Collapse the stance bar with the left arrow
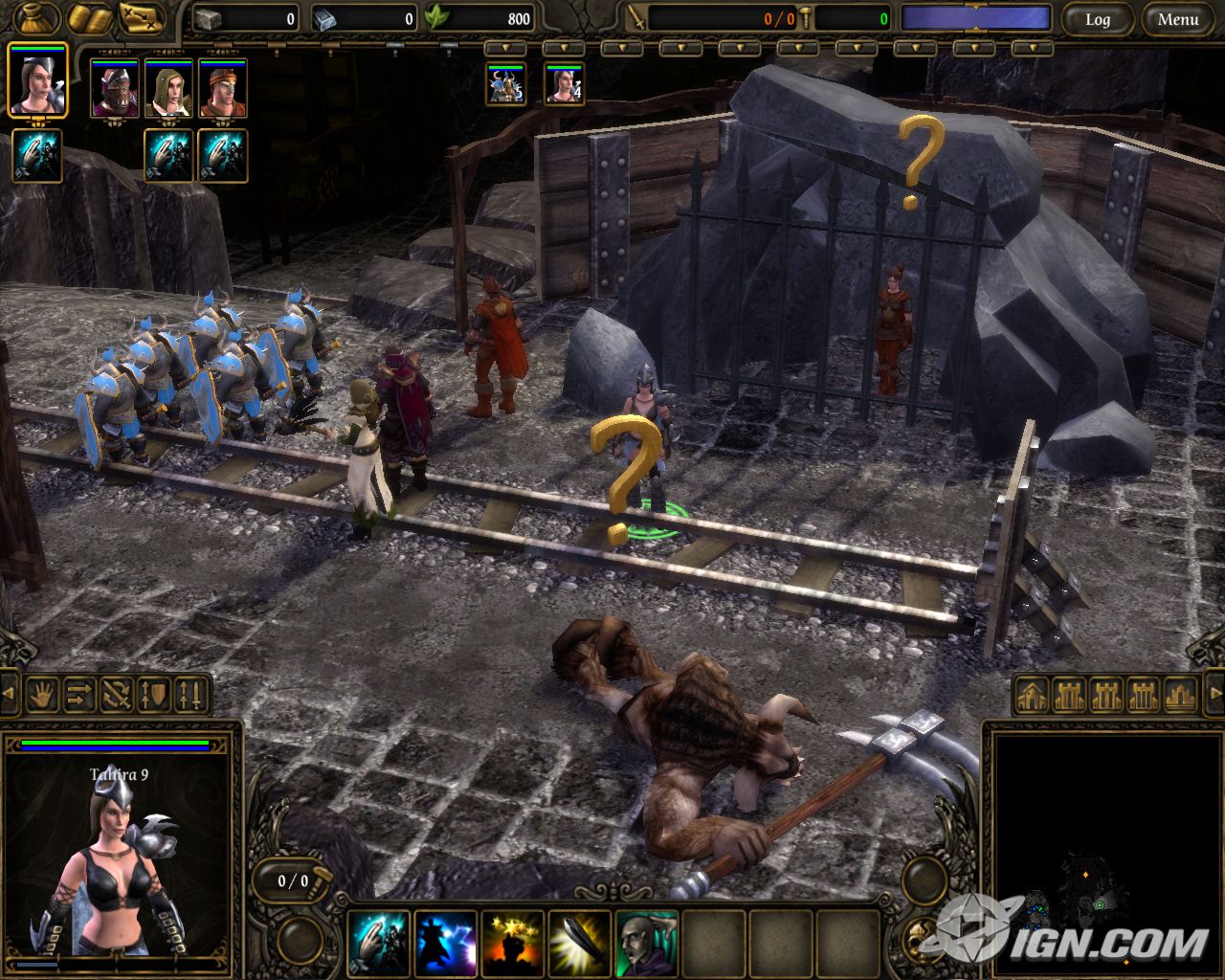This screenshot has width=1225, height=980. pos(8,695)
